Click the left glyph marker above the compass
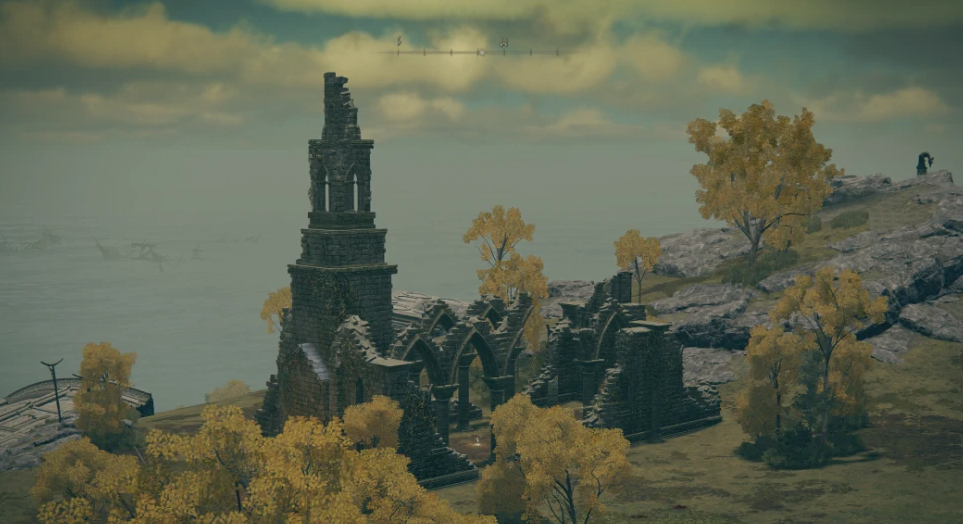963x524 pixels. (399, 42)
